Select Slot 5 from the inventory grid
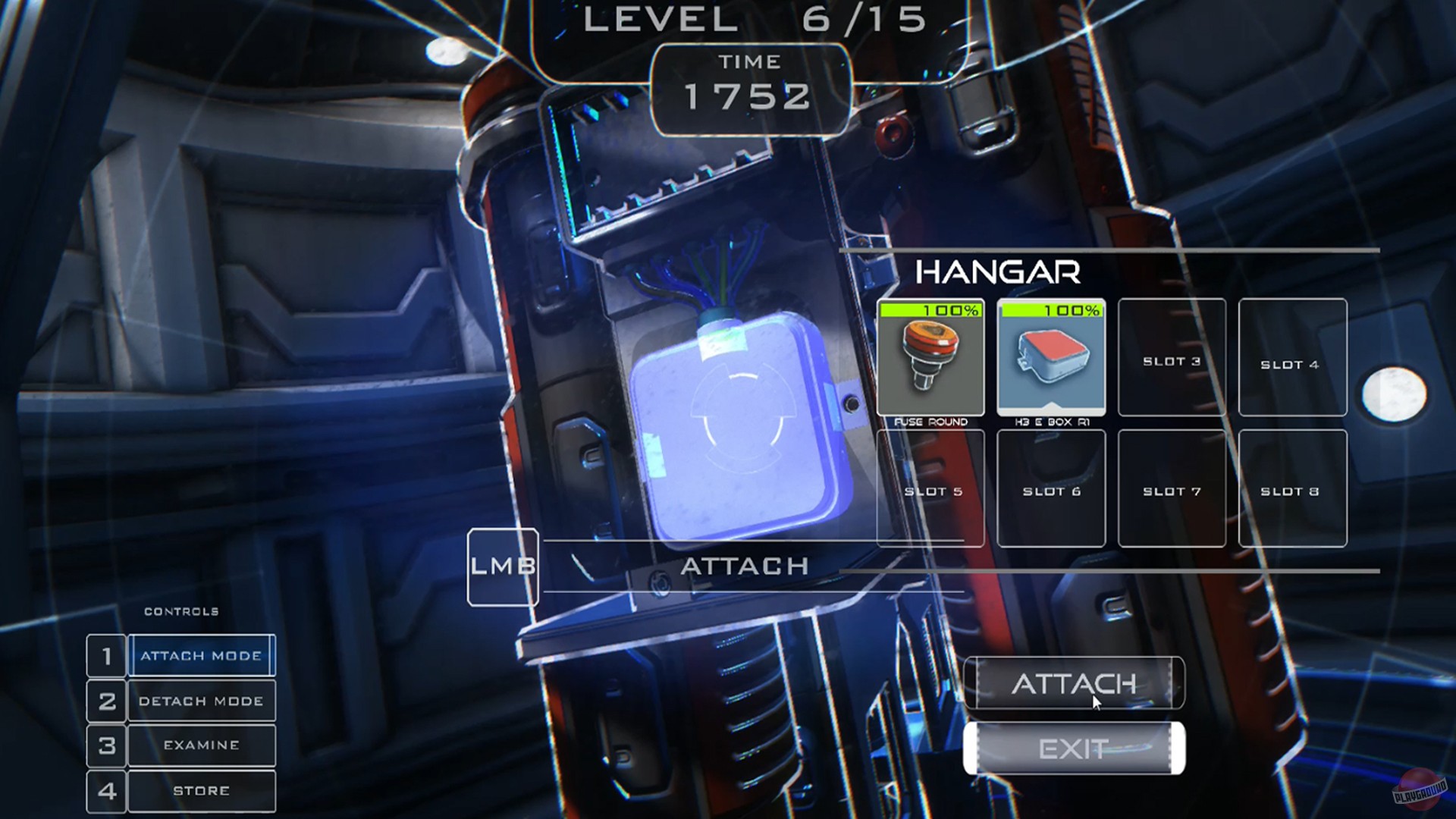The height and width of the screenshot is (819, 1456). (x=930, y=489)
